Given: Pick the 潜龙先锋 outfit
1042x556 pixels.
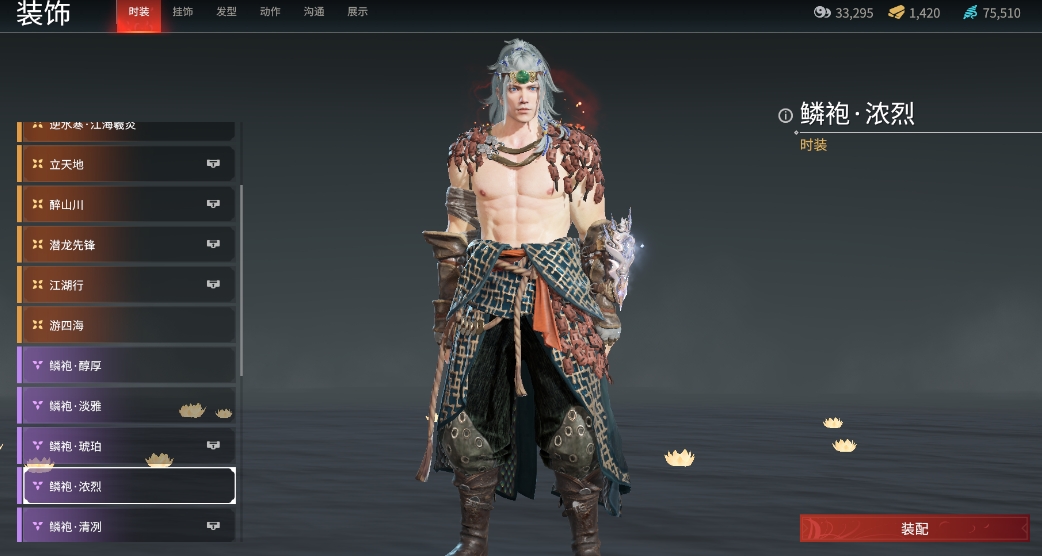Looking at the screenshot, I should (128, 245).
